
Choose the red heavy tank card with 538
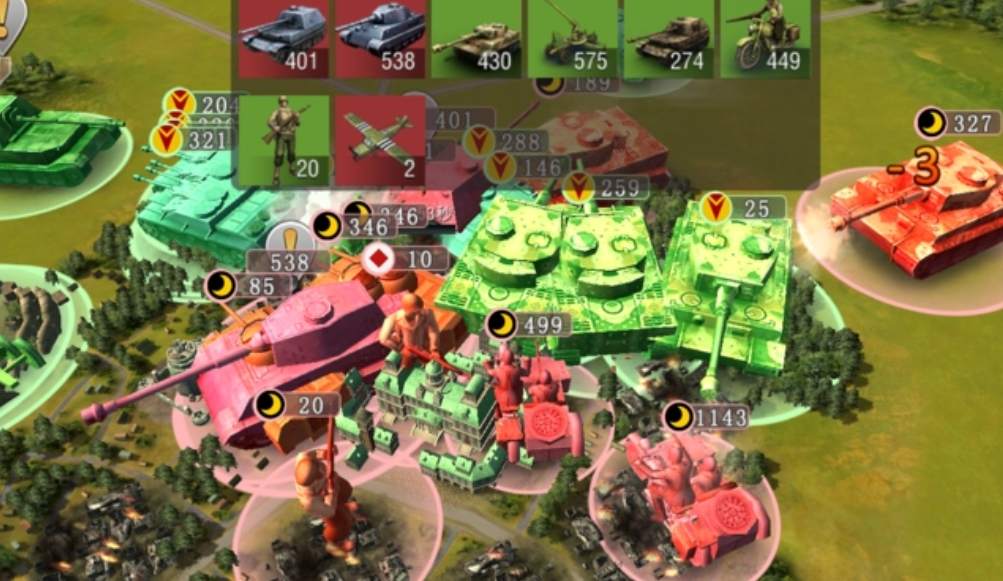point(379,39)
